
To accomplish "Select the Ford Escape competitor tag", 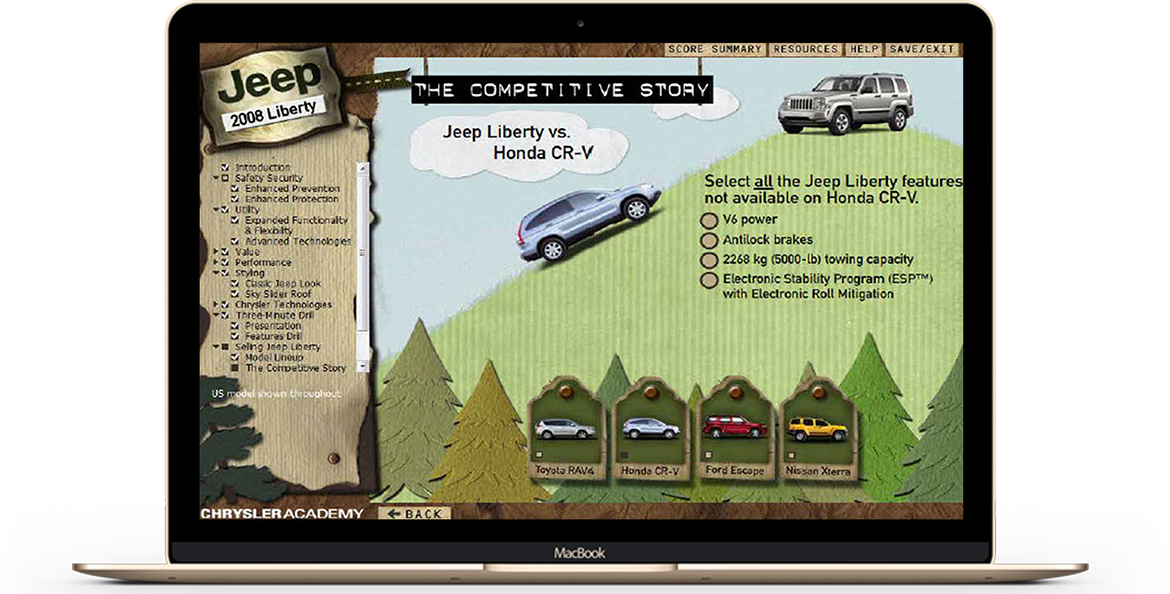I will pos(733,435).
